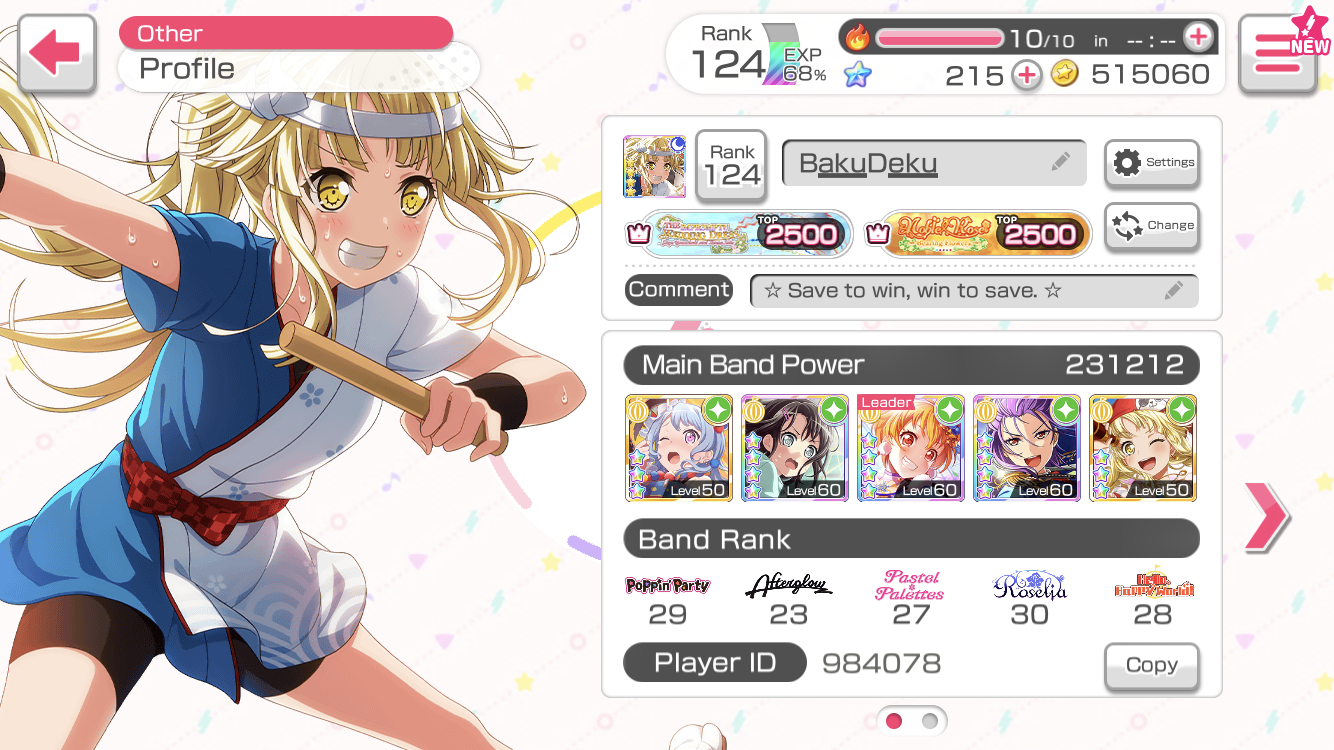Viewport: 1334px width, 750px height.
Task: Select the black-haired Level 60 band card
Action: coord(795,448)
